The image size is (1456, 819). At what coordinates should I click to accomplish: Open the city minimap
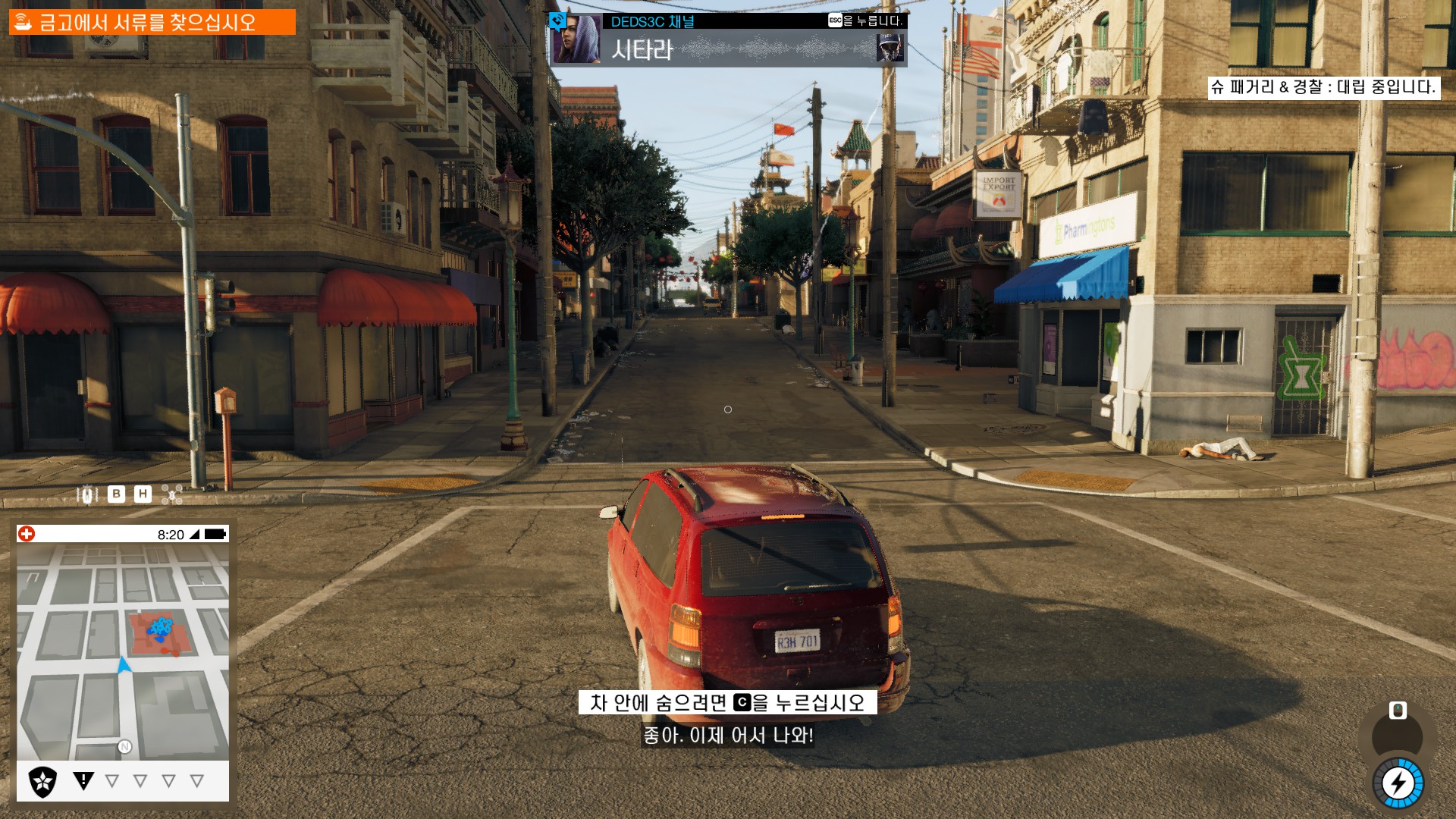(x=123, y=652)
